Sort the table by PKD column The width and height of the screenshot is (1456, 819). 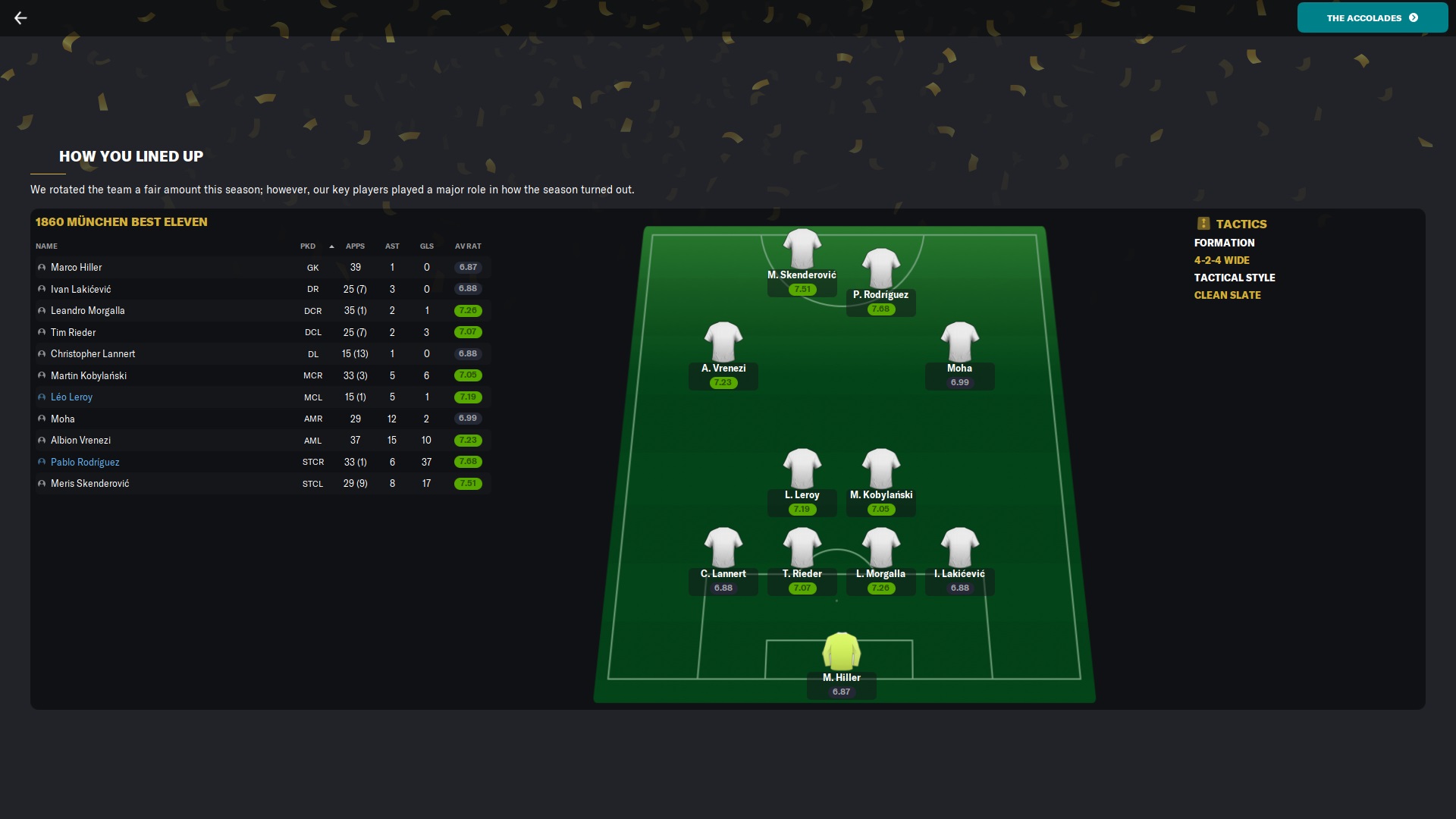(x=308, y=246)
